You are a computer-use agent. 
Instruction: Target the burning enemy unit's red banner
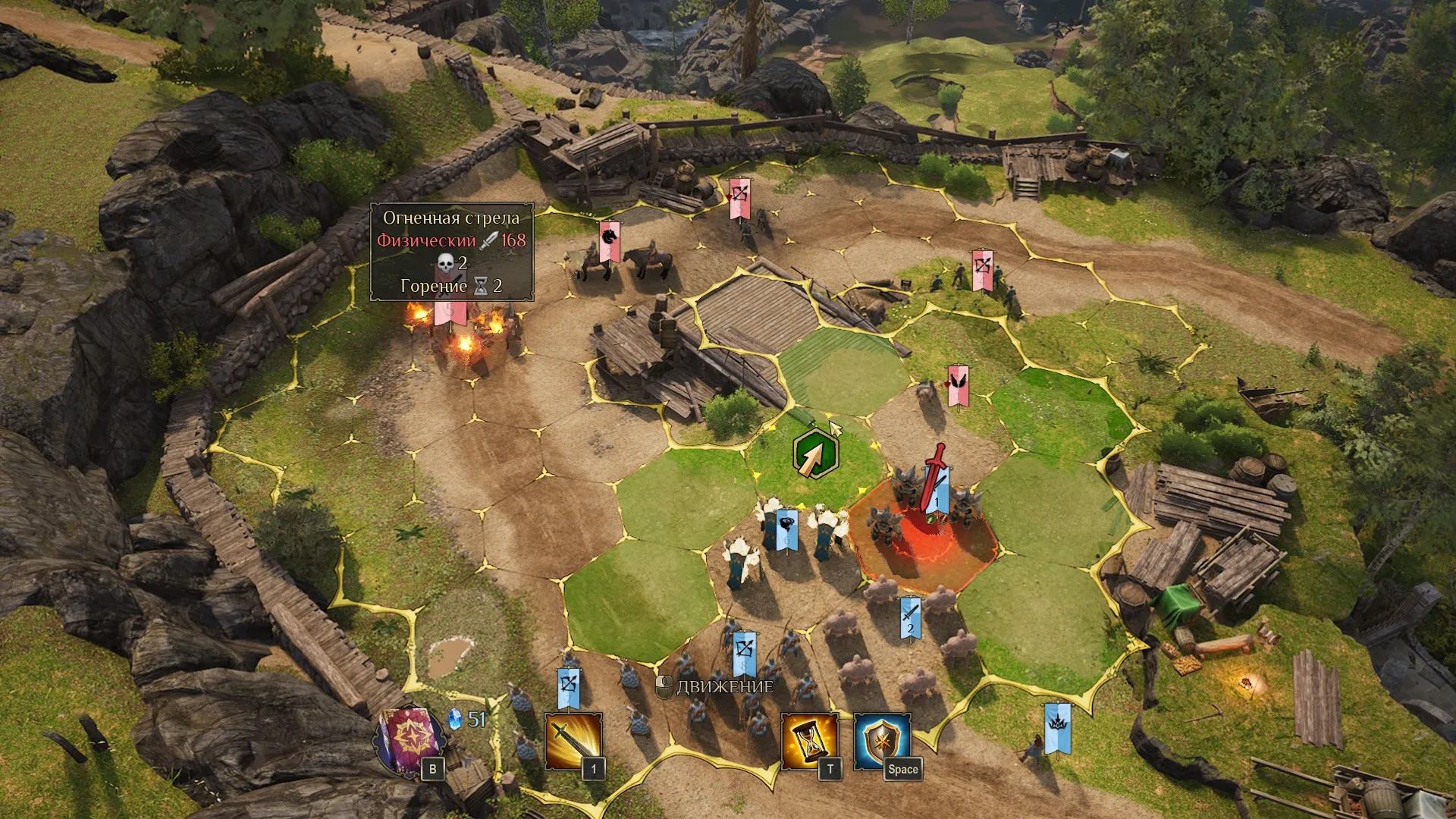coord(445,312)
